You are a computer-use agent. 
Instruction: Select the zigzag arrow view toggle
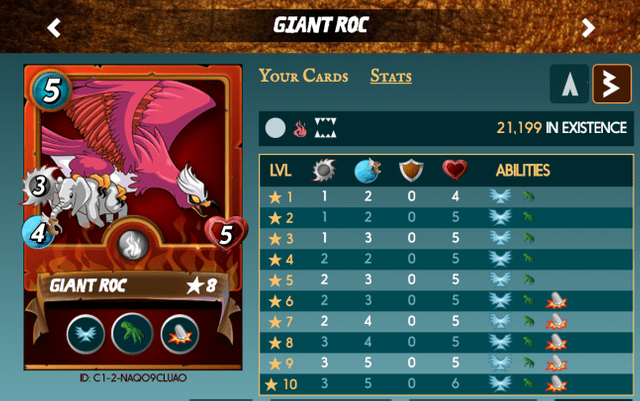610,84
